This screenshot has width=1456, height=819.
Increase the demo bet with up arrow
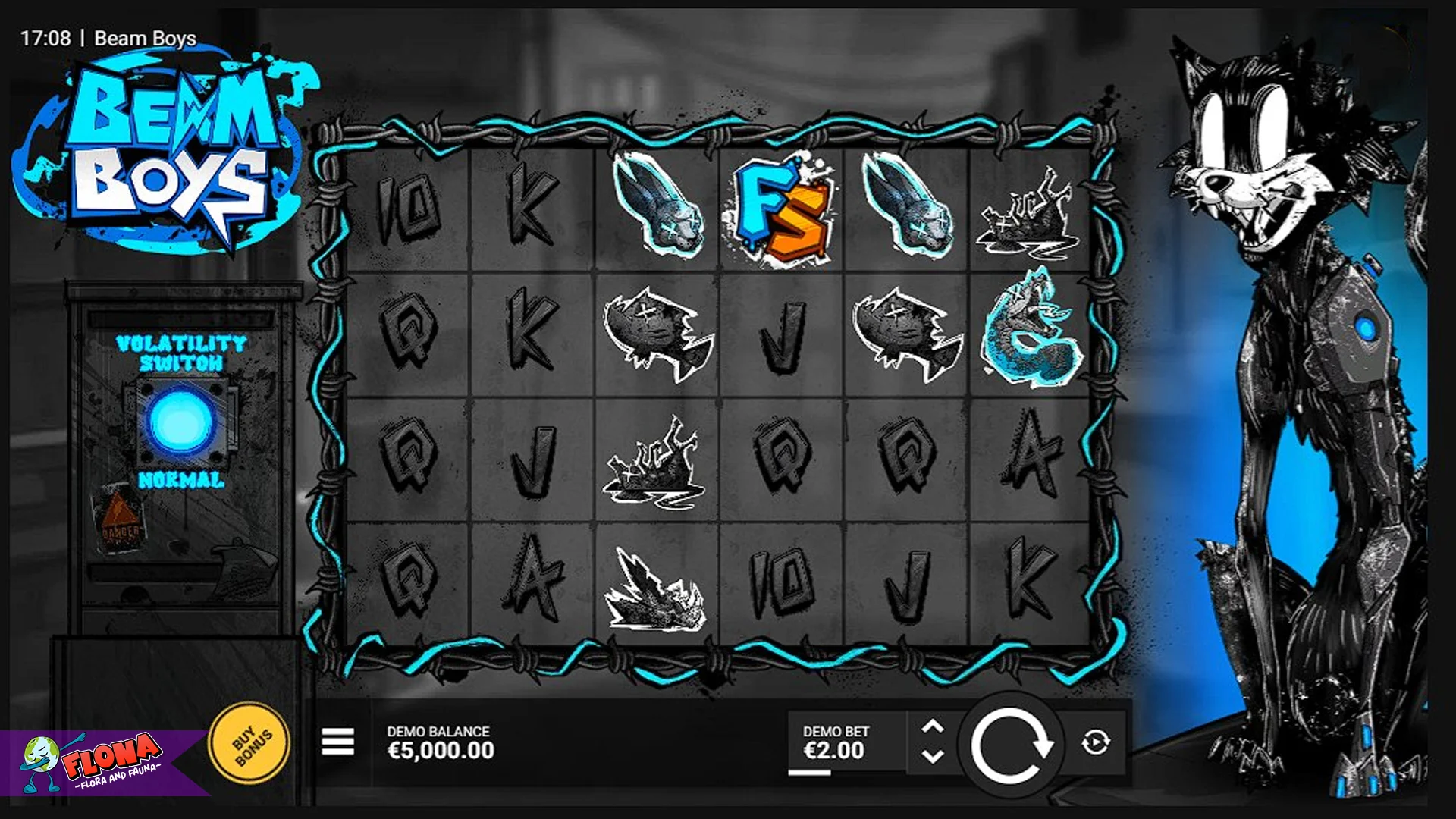(932, 727)
